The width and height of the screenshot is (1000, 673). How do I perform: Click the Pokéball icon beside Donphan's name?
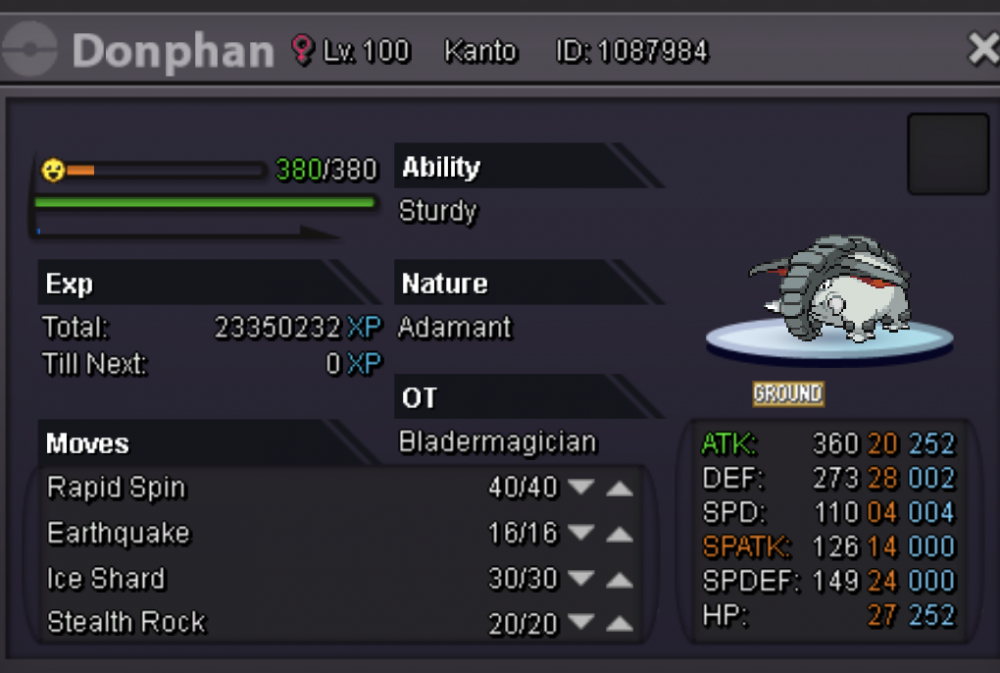pyautogui.click(x=32, y=50)
